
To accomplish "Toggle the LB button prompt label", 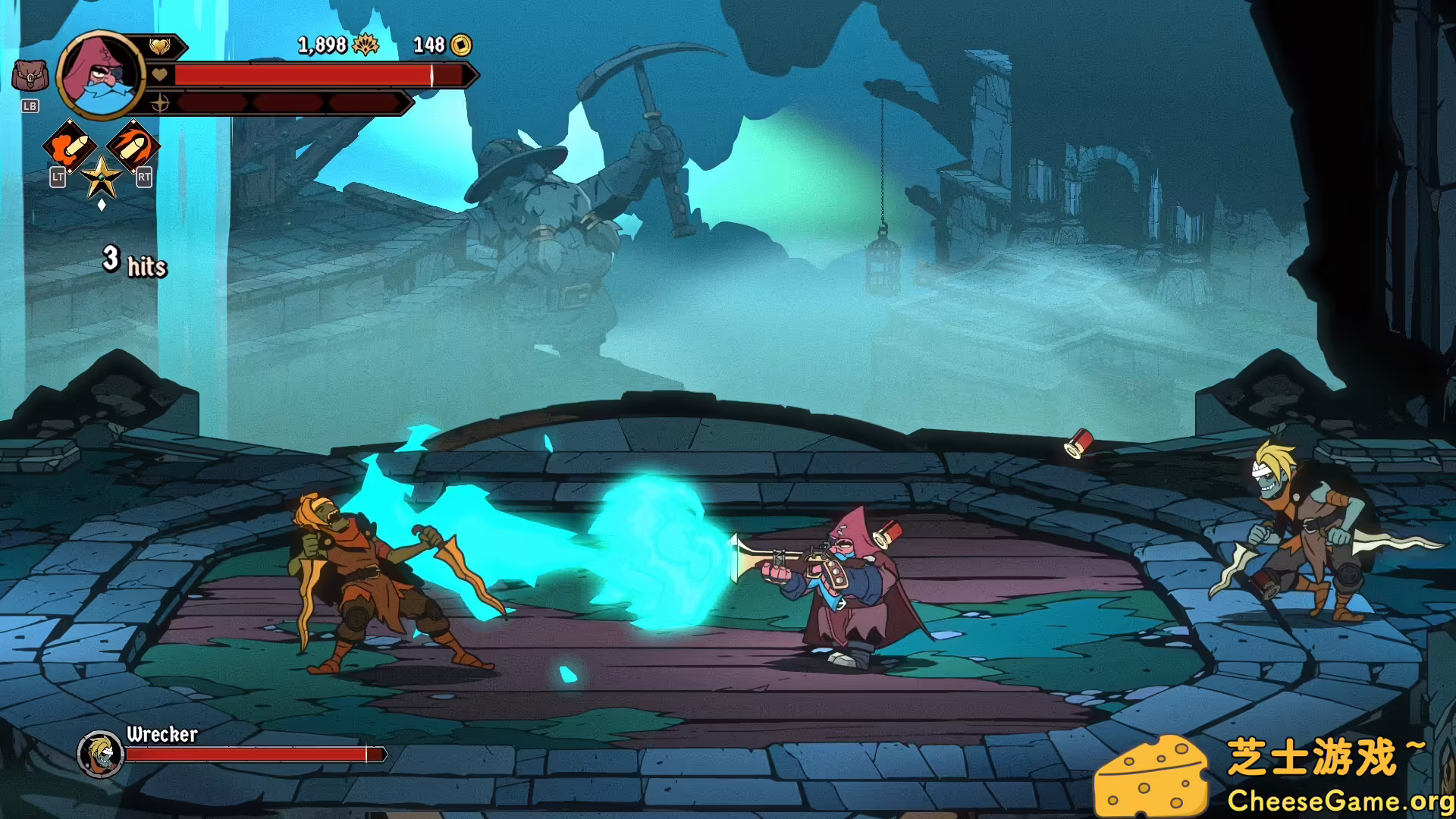I will point(30,106).
